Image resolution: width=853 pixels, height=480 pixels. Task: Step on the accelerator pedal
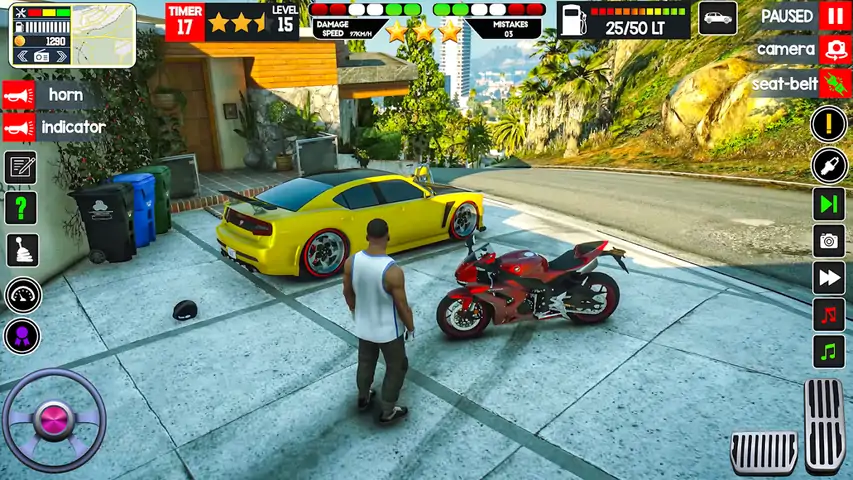point(825,424)
